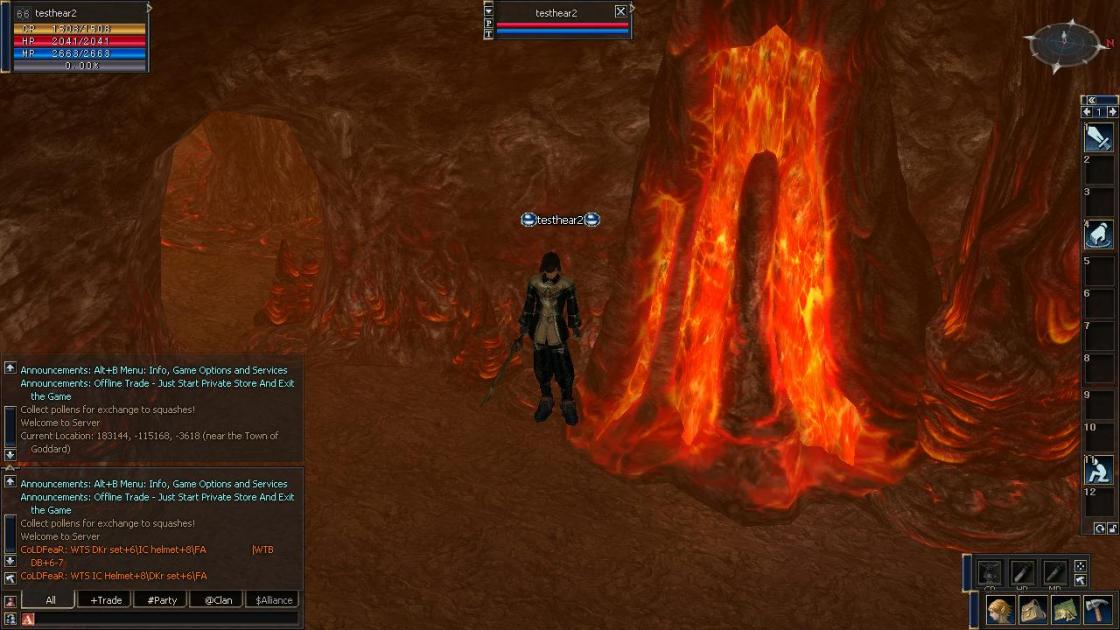The height and width of the screenshot is (630, 1120).
Task: Open the +Trade chat tab
Action: tap(105, 600)
